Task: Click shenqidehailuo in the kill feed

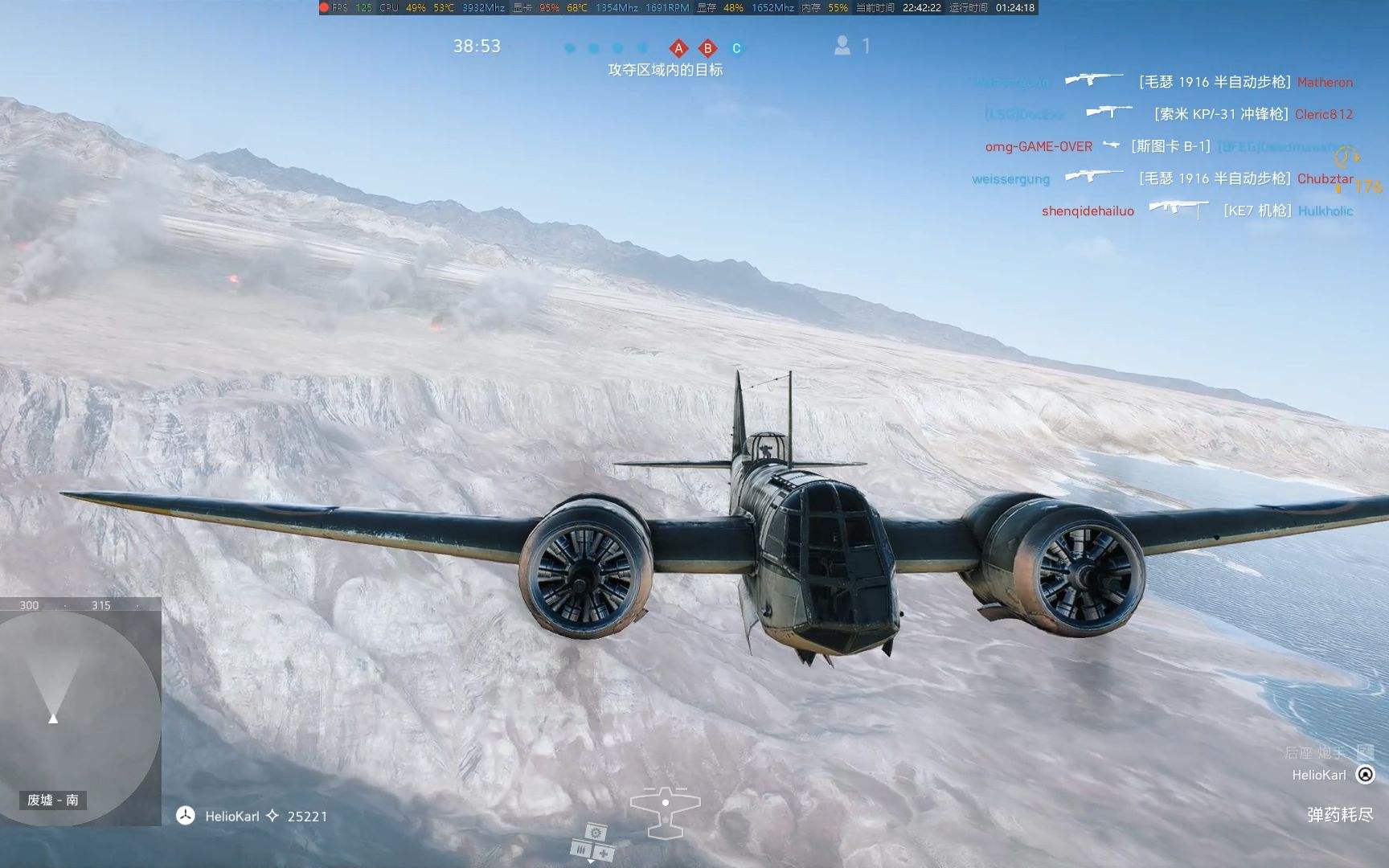Action: [x=1088, y=211]
